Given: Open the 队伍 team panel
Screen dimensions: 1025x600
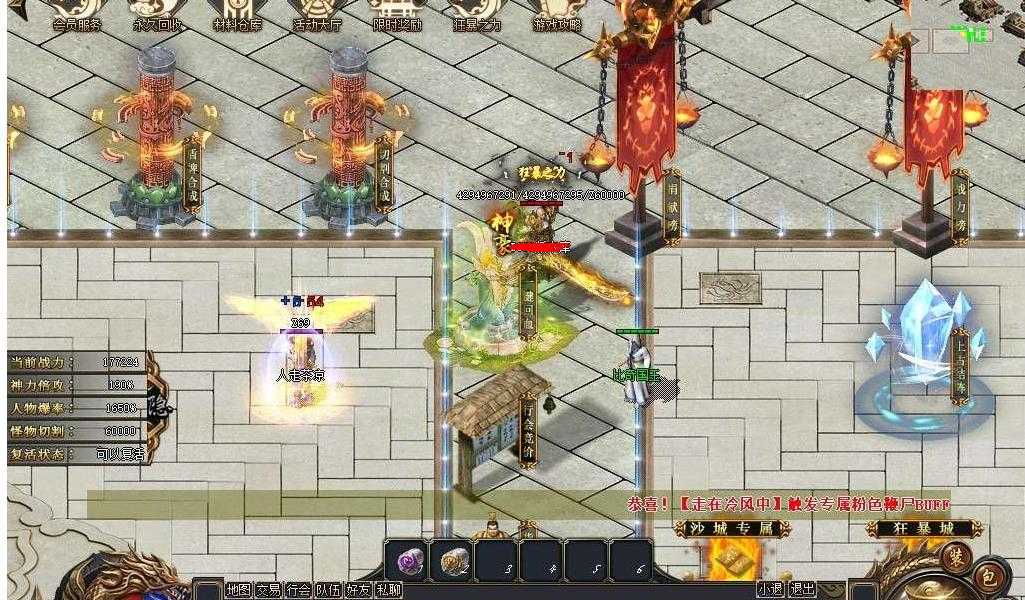Looking at the screenshot, I should tap(328, 590).
